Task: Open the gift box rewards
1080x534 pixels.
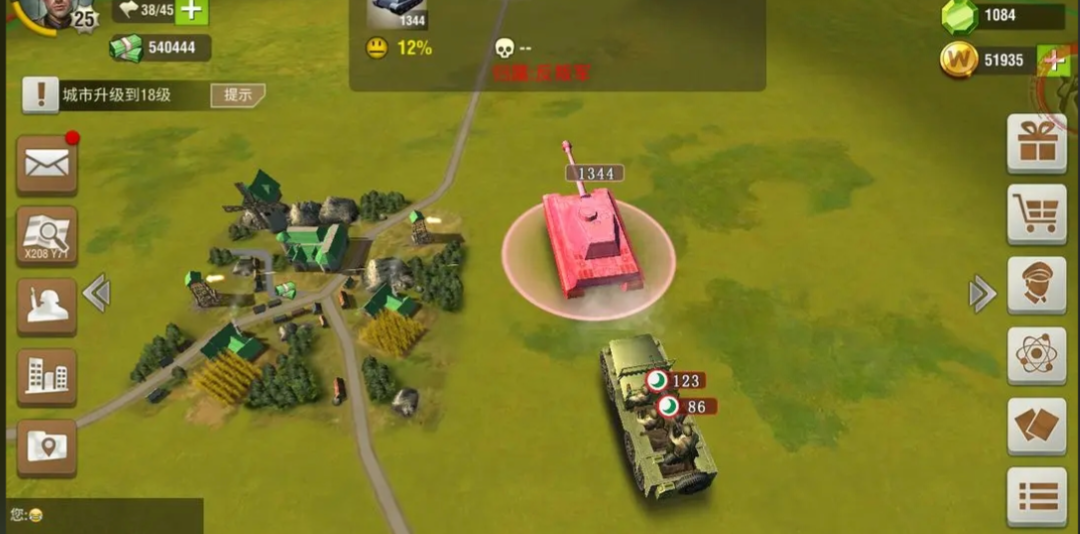Action: click(1036, 144)
